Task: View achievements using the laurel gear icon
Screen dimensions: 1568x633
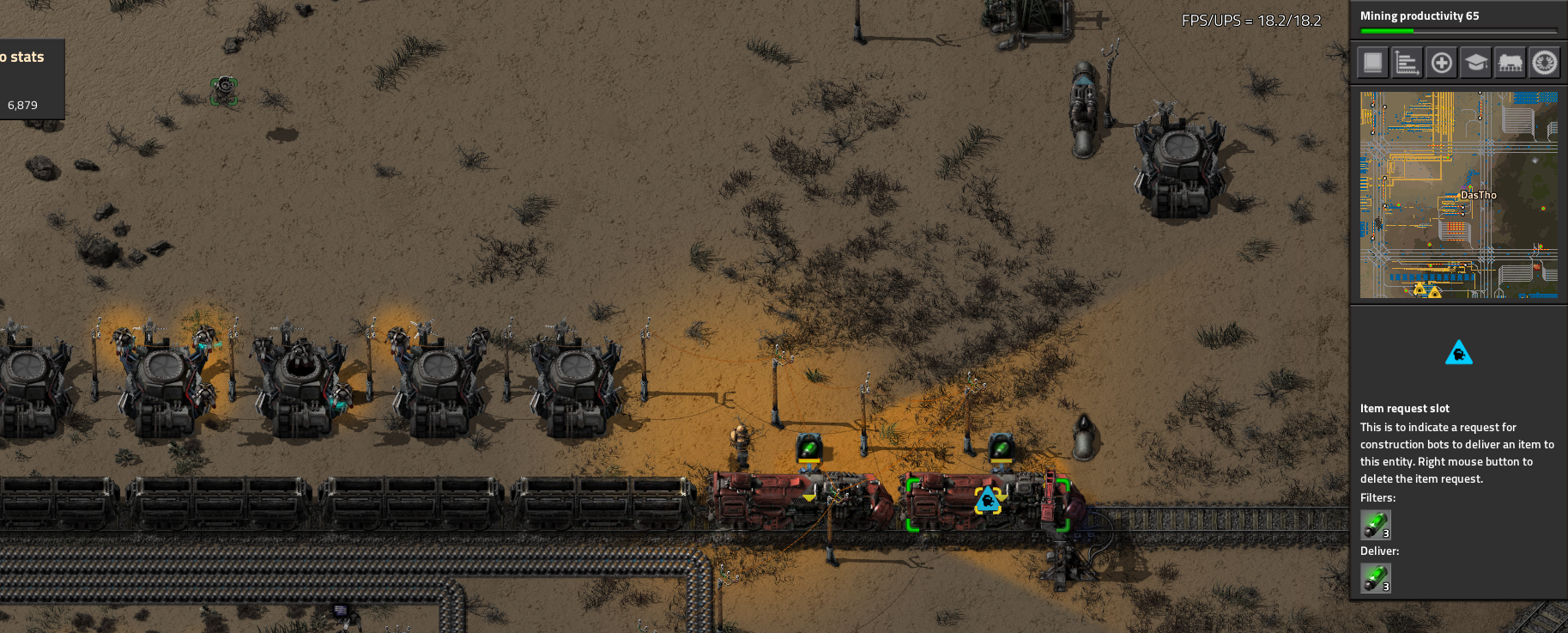Action: click(x=1543, y=62)
